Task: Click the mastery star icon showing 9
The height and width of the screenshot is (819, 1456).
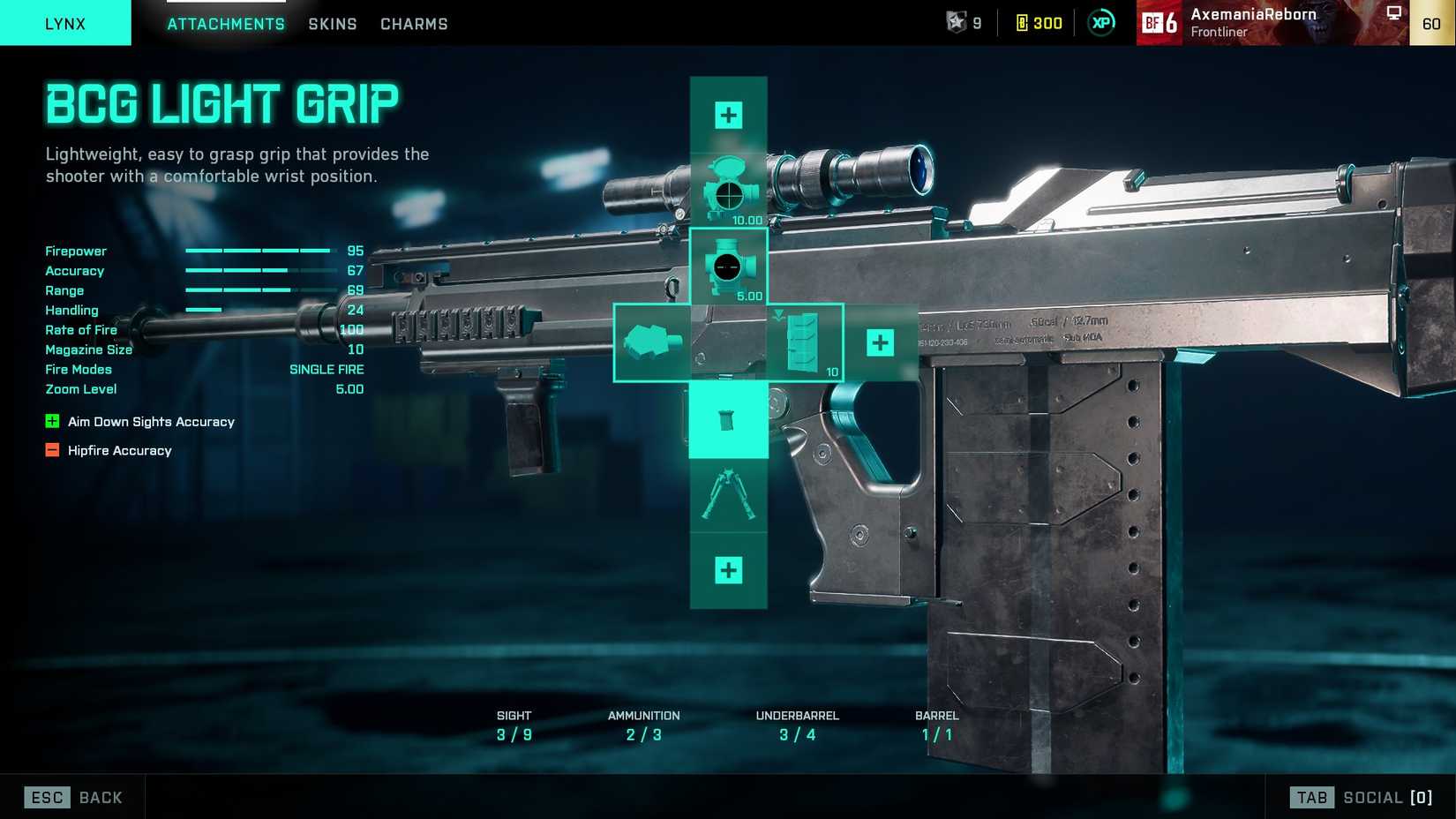Action: click(958, 23)
